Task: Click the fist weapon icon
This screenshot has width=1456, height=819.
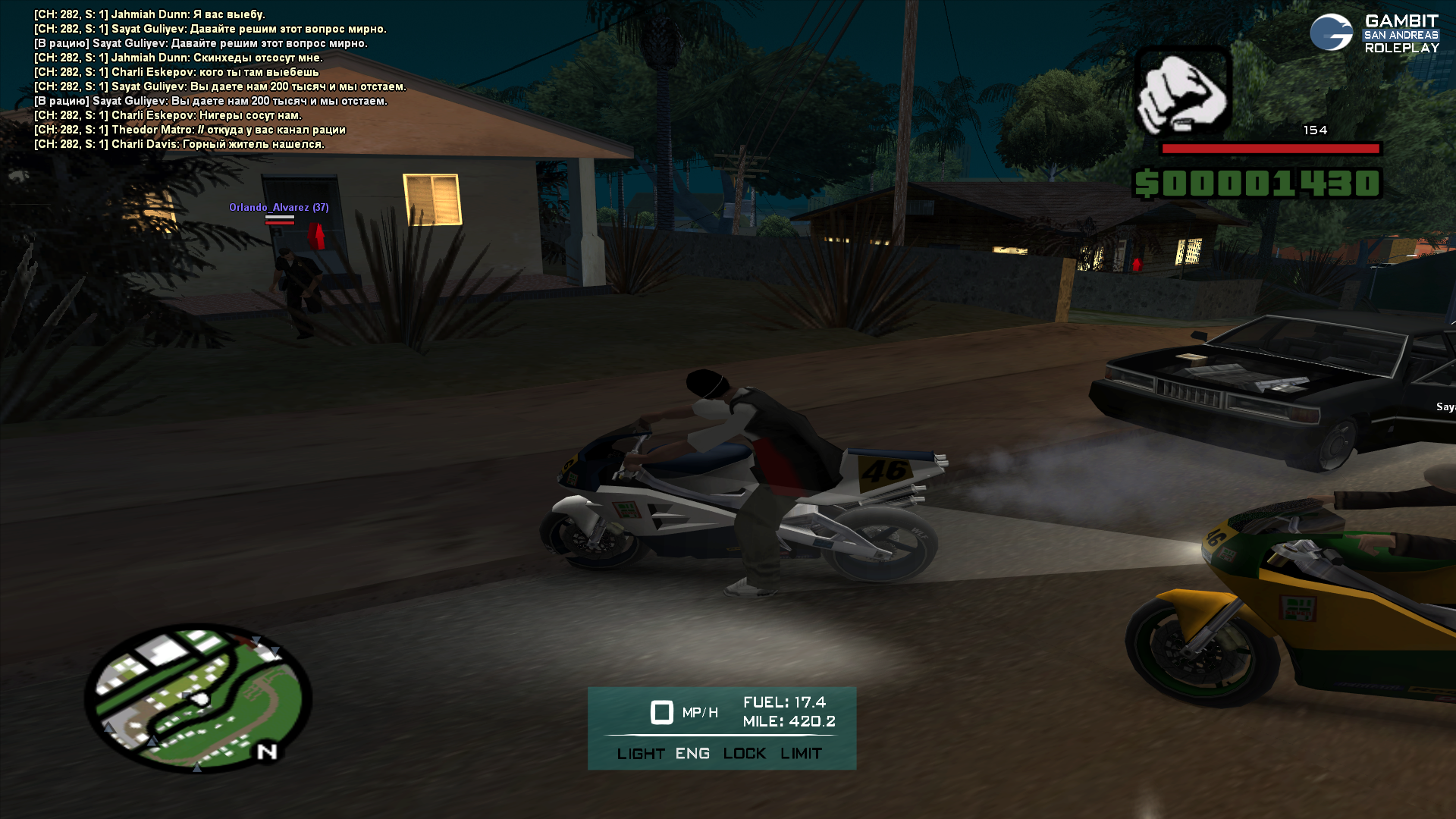Action: 1181,91
